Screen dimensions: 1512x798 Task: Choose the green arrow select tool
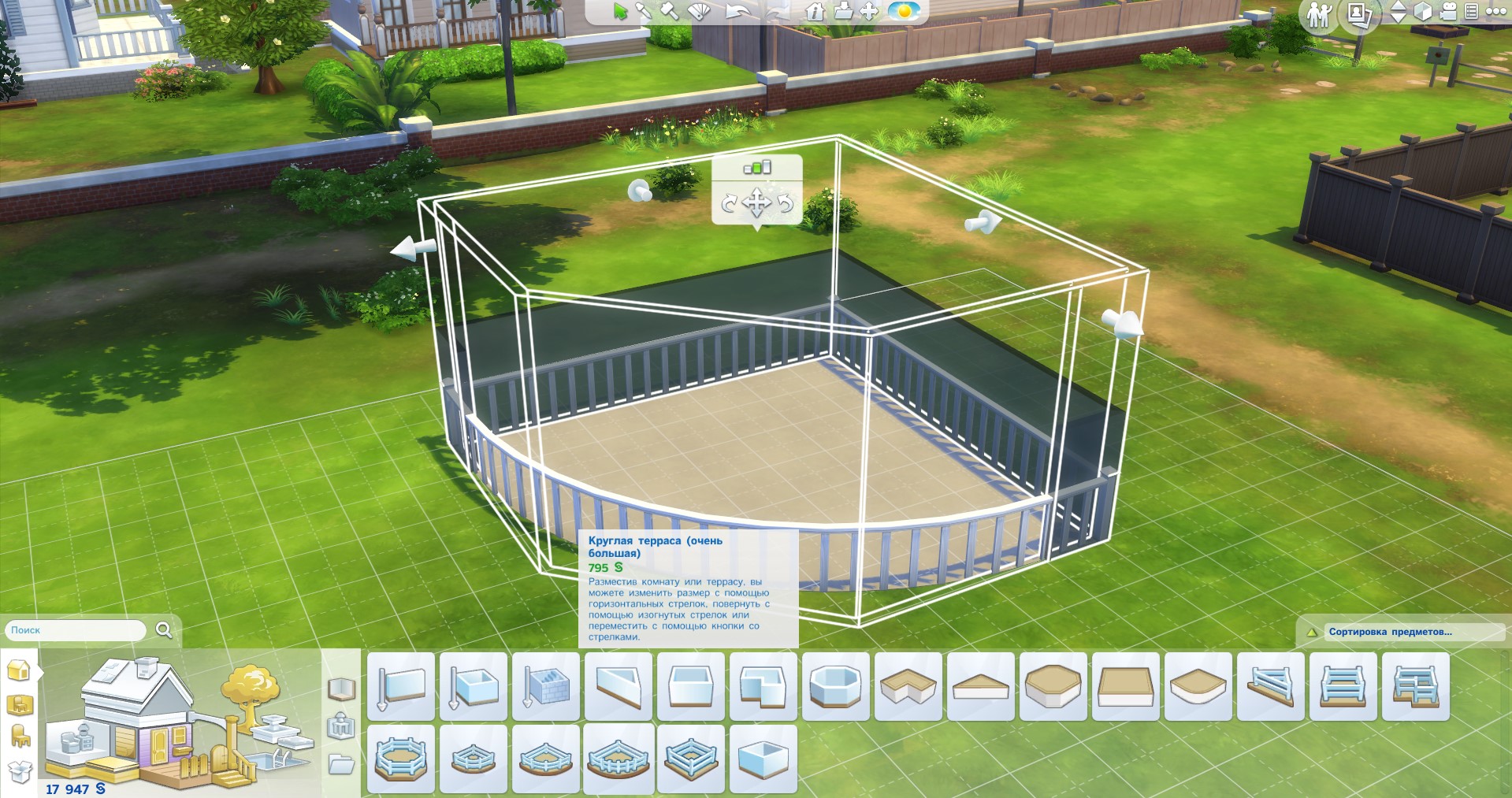tap(621, 11)
